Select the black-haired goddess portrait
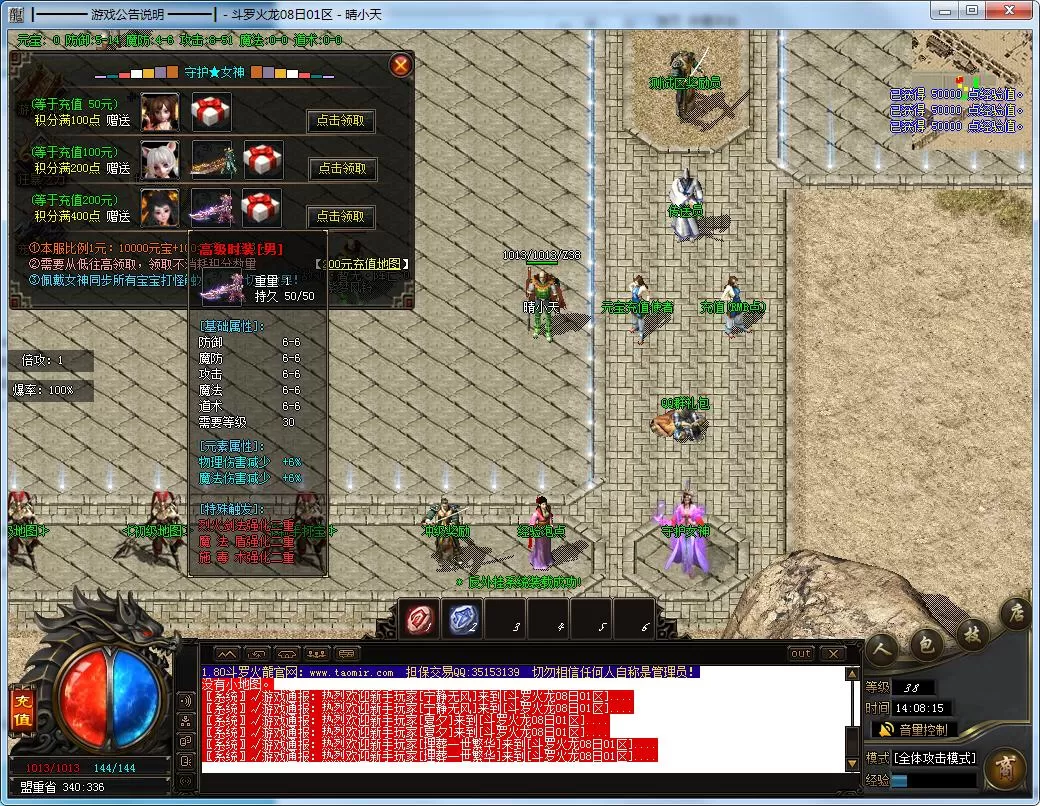The width and height of the screenshot is (1040, 806). coord(160,207)
